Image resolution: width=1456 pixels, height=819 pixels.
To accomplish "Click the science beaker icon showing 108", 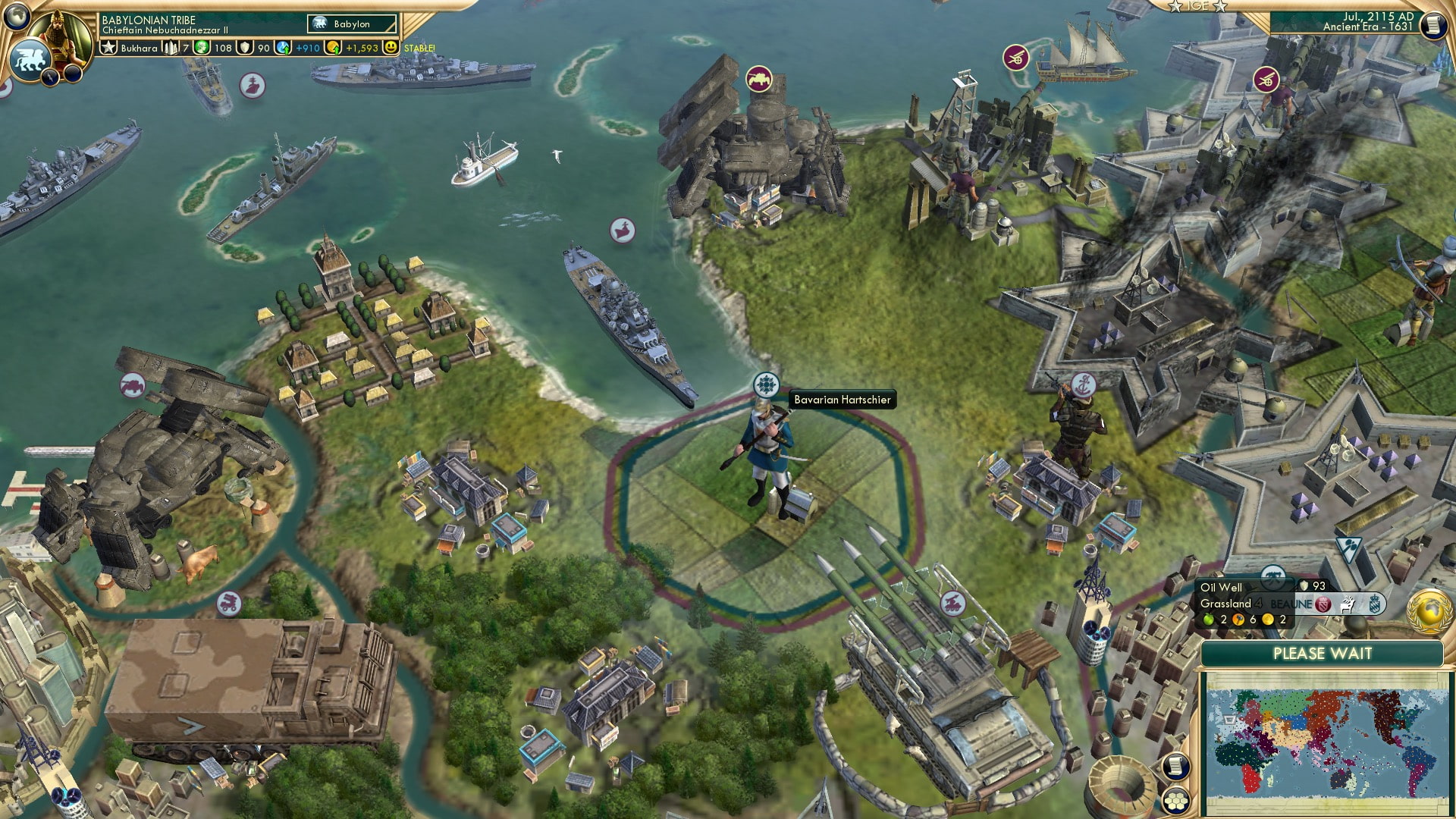I will (202, 47).
